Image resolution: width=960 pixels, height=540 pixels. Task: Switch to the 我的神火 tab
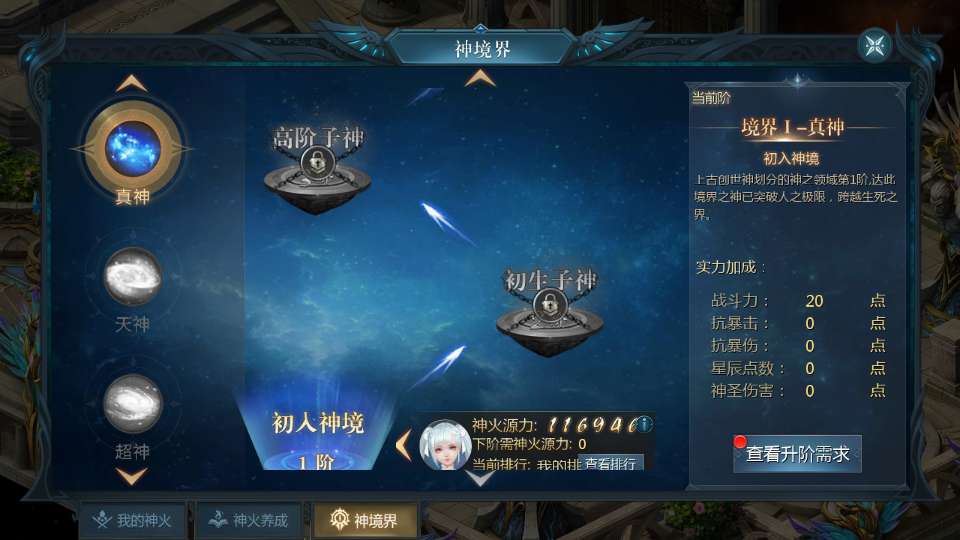[133, 520]
